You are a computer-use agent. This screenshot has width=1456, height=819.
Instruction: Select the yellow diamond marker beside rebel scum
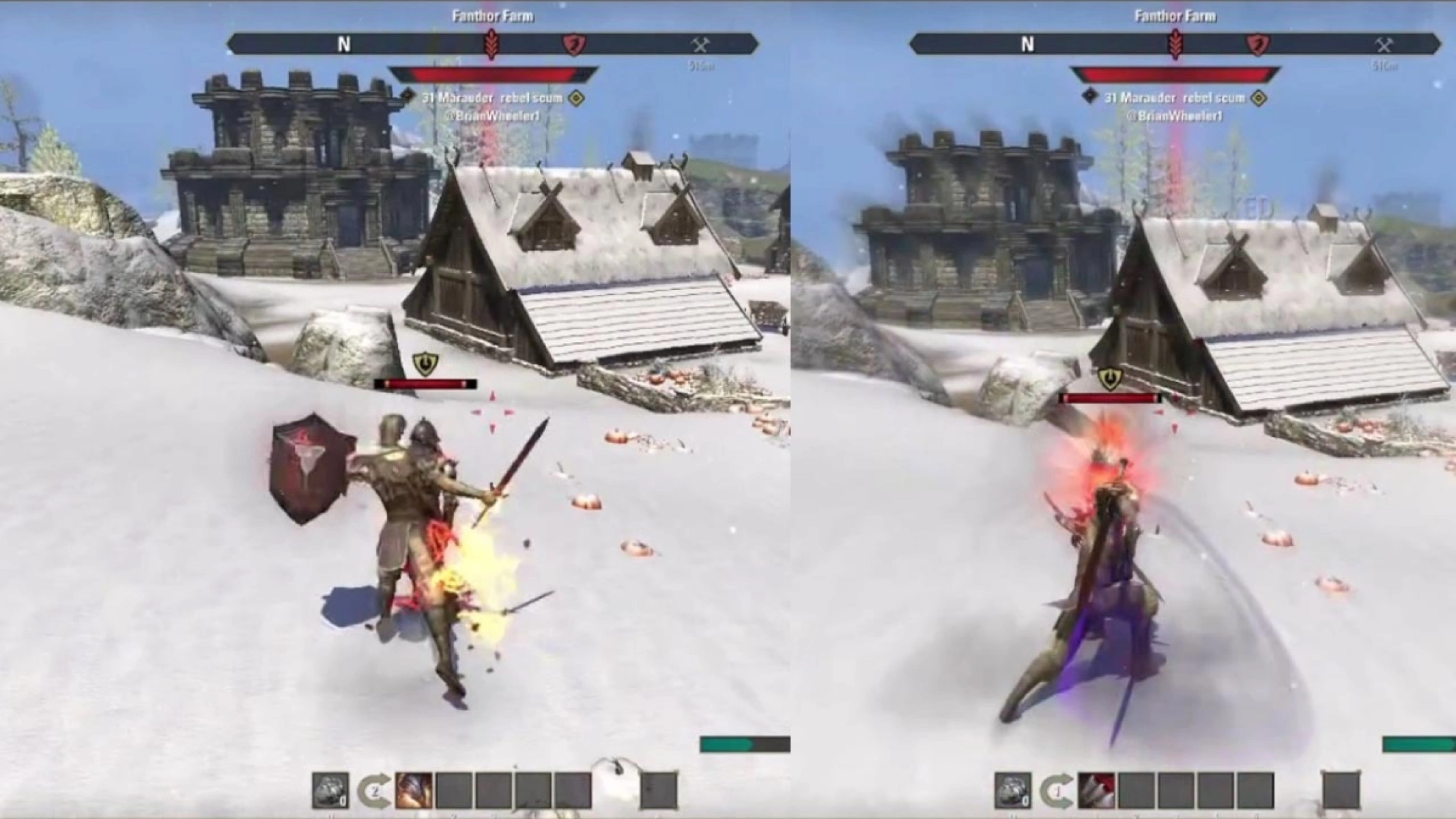(577, 97)
